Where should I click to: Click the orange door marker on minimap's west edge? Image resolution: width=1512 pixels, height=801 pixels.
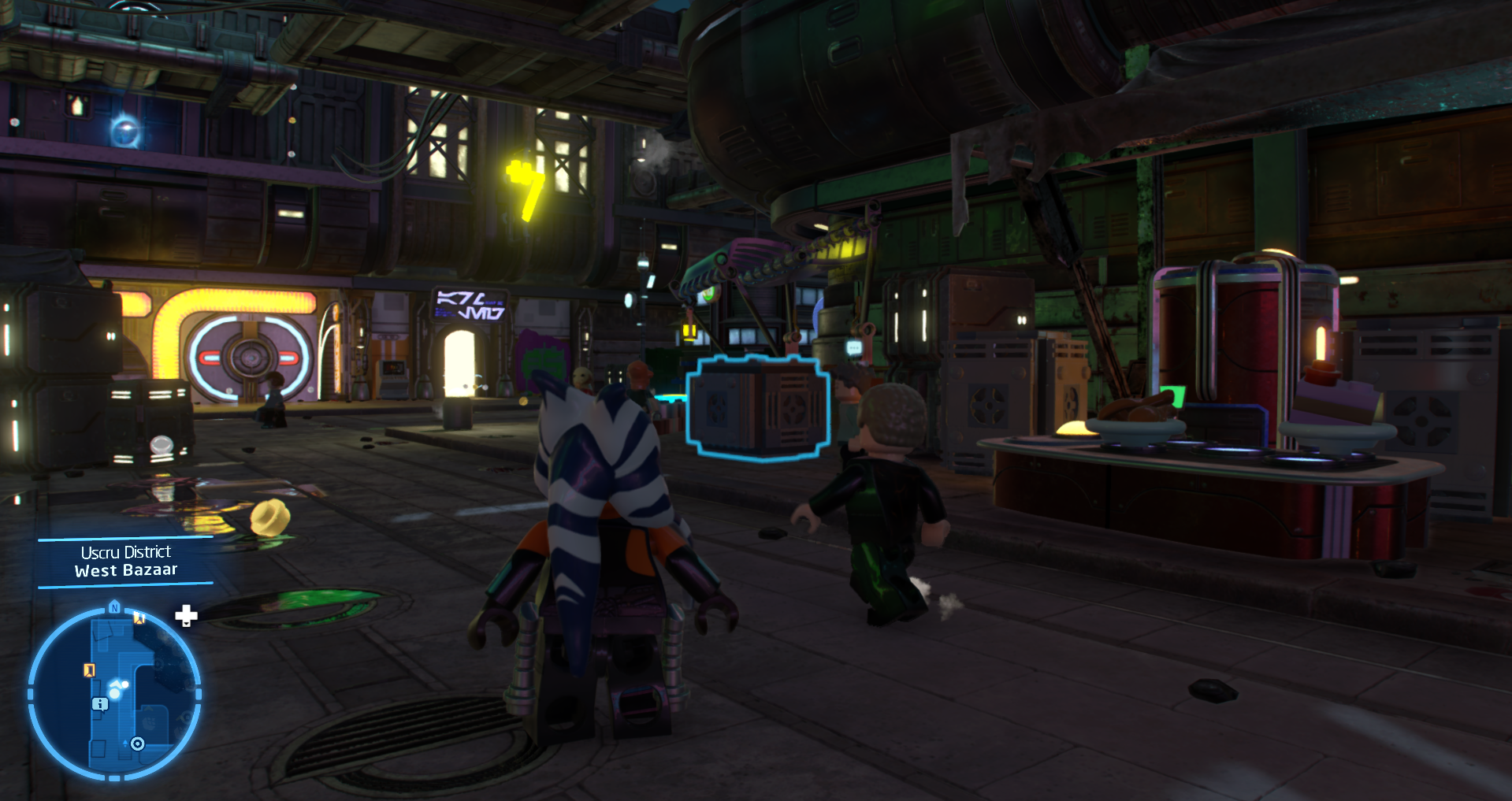pos(89,669)
